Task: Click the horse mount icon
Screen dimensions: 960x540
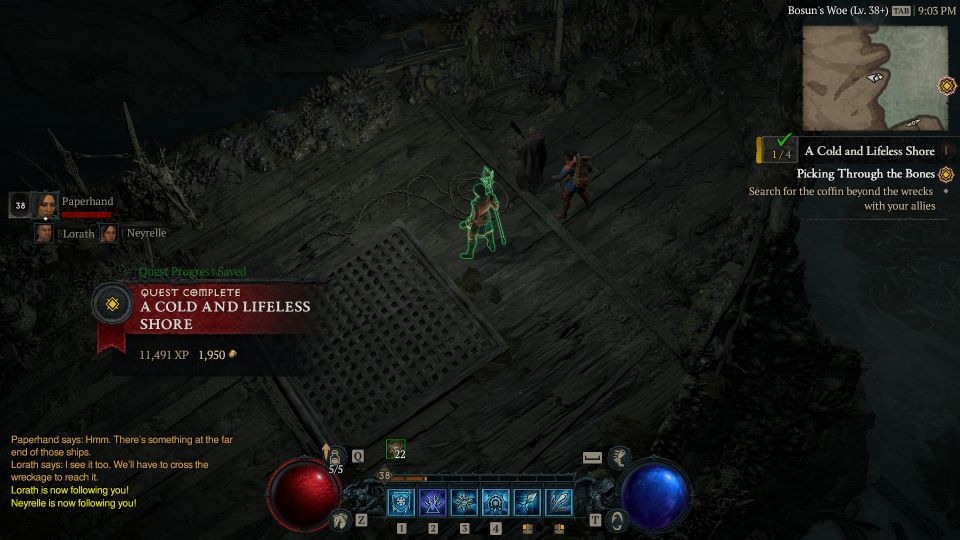Action: 340,520
